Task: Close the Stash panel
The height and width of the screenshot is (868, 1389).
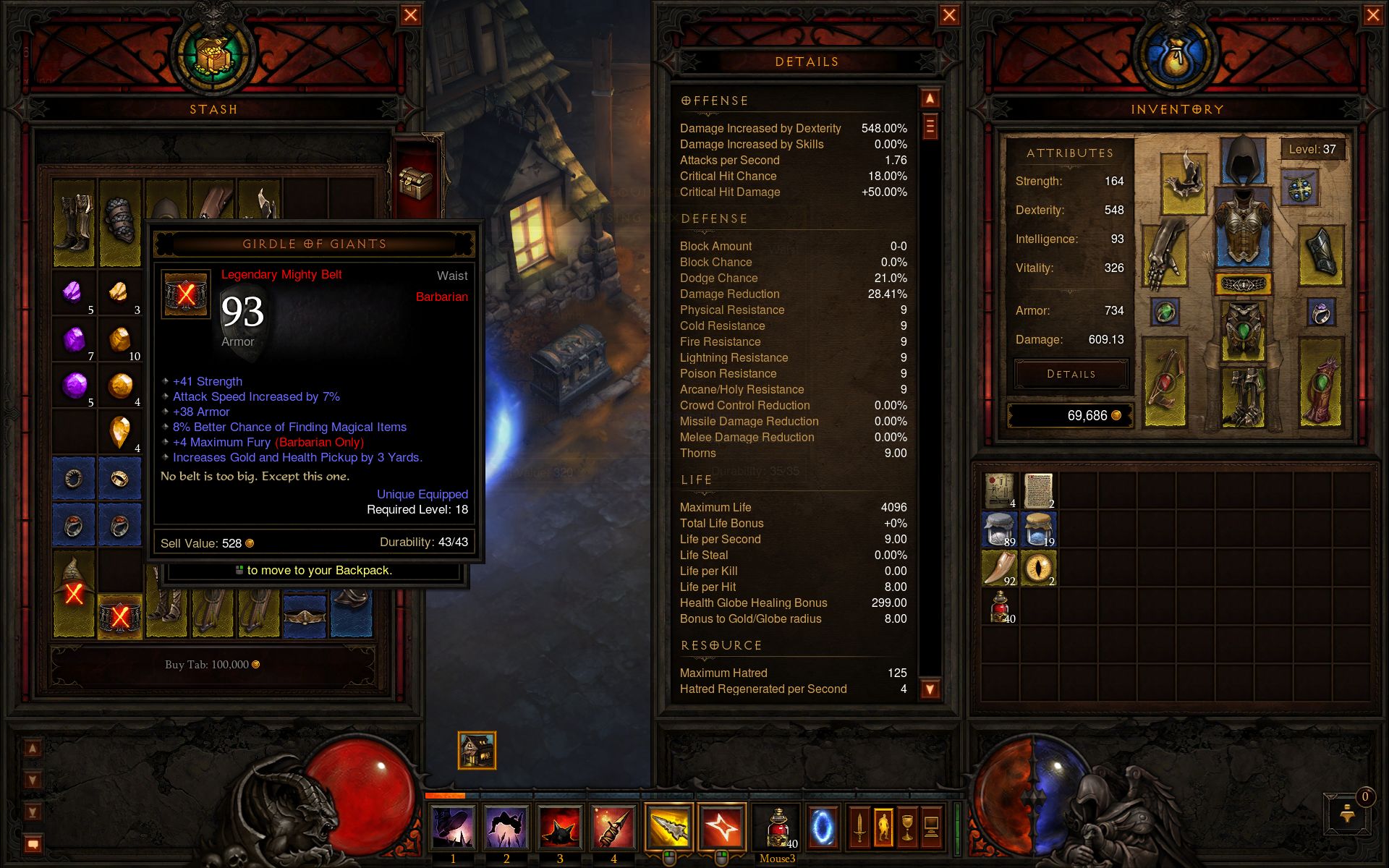Action: click(410, 15)
